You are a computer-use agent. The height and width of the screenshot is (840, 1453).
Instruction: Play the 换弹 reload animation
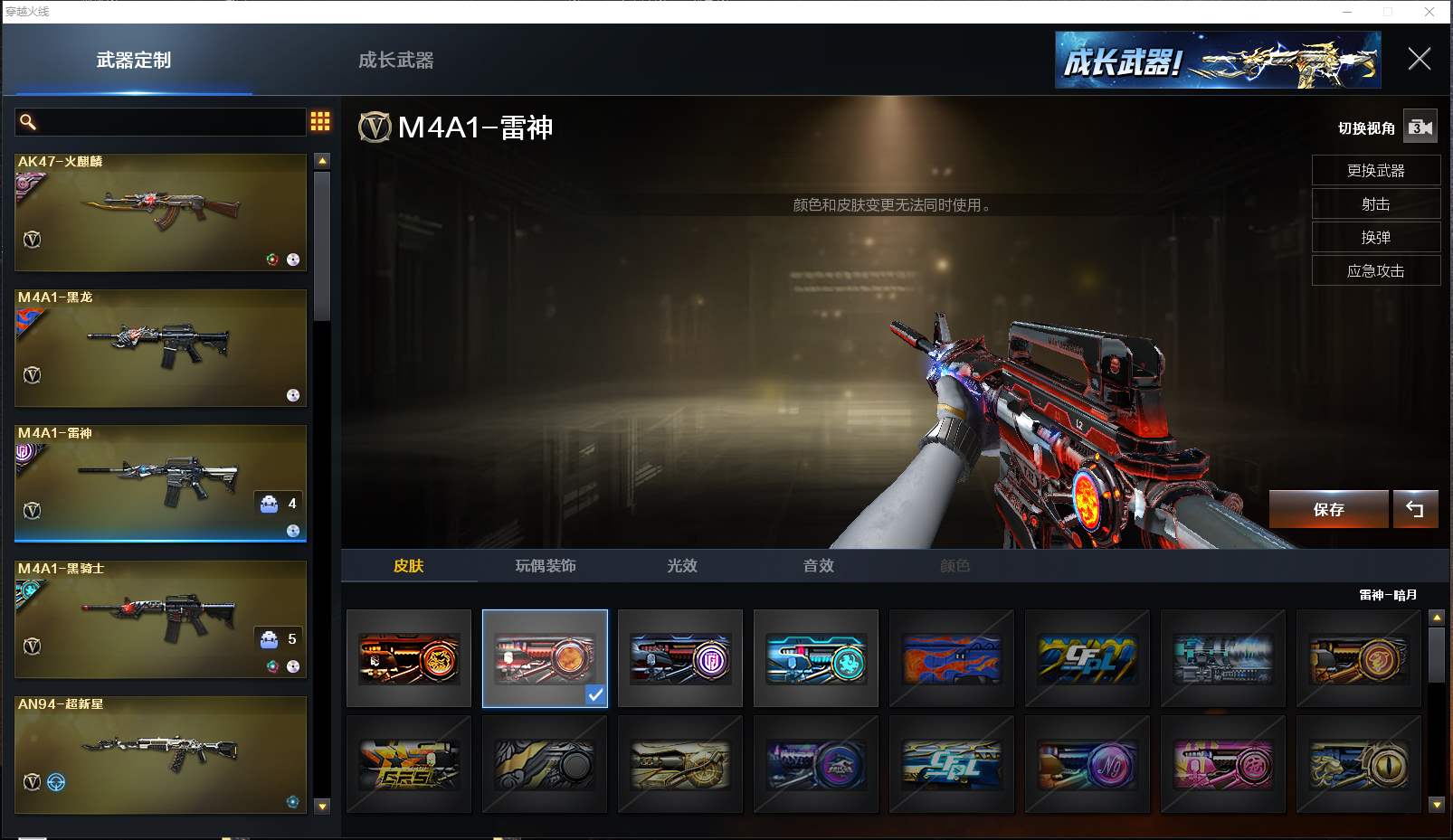[x=1375, y=238]
